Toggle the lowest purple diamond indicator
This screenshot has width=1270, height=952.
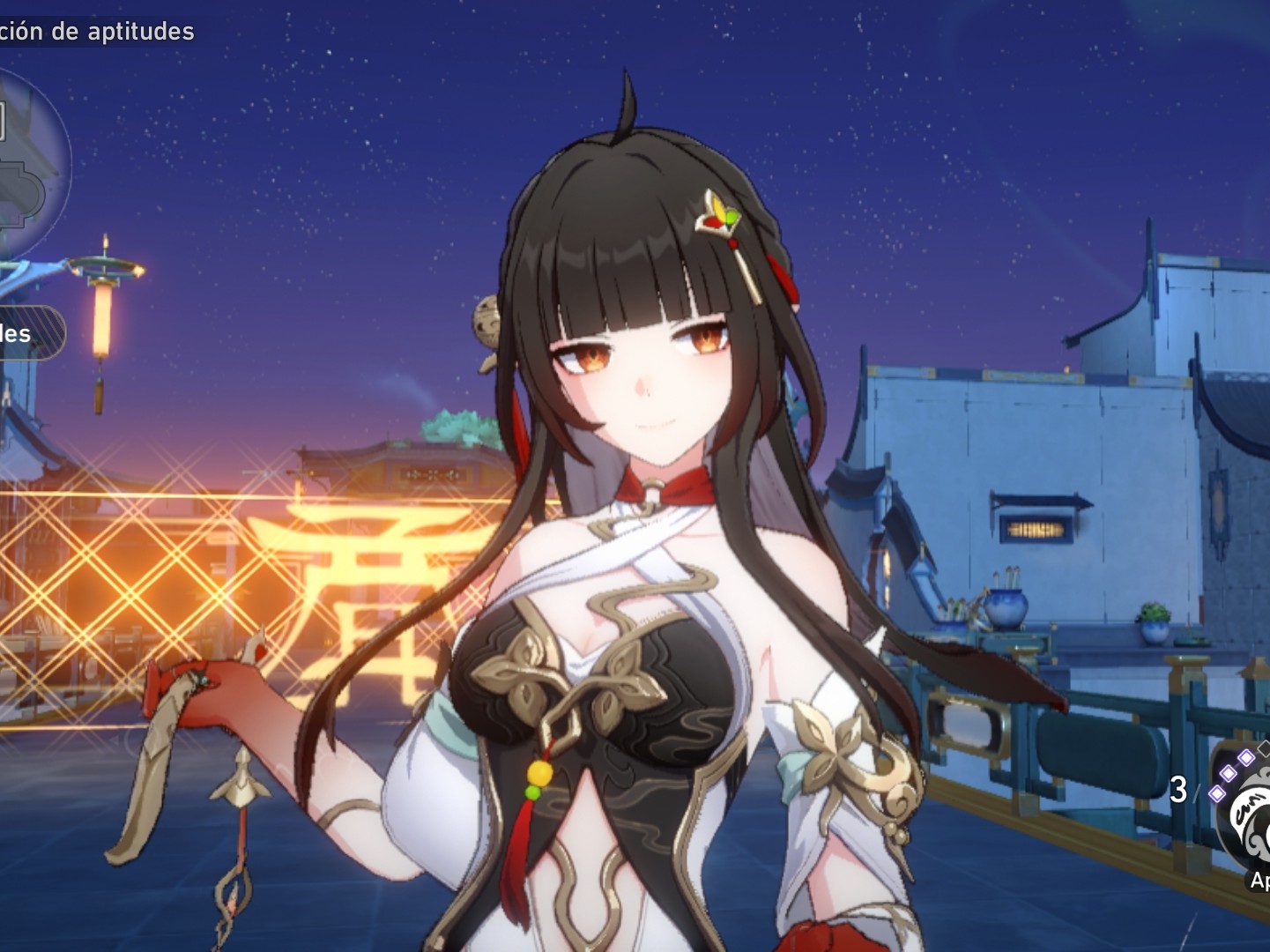click(1217, 794)
